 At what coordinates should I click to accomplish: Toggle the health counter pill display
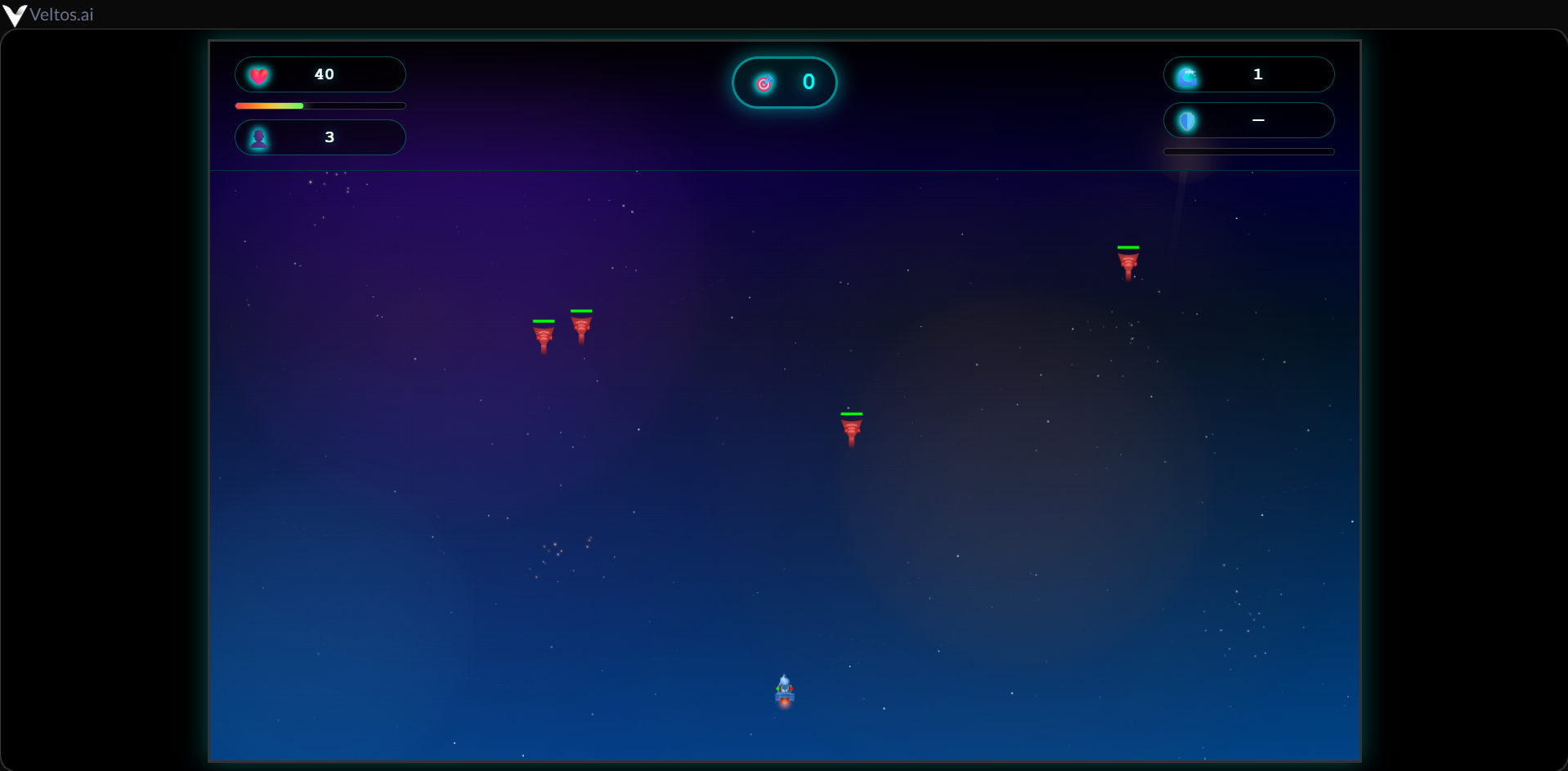click(320, 74)
